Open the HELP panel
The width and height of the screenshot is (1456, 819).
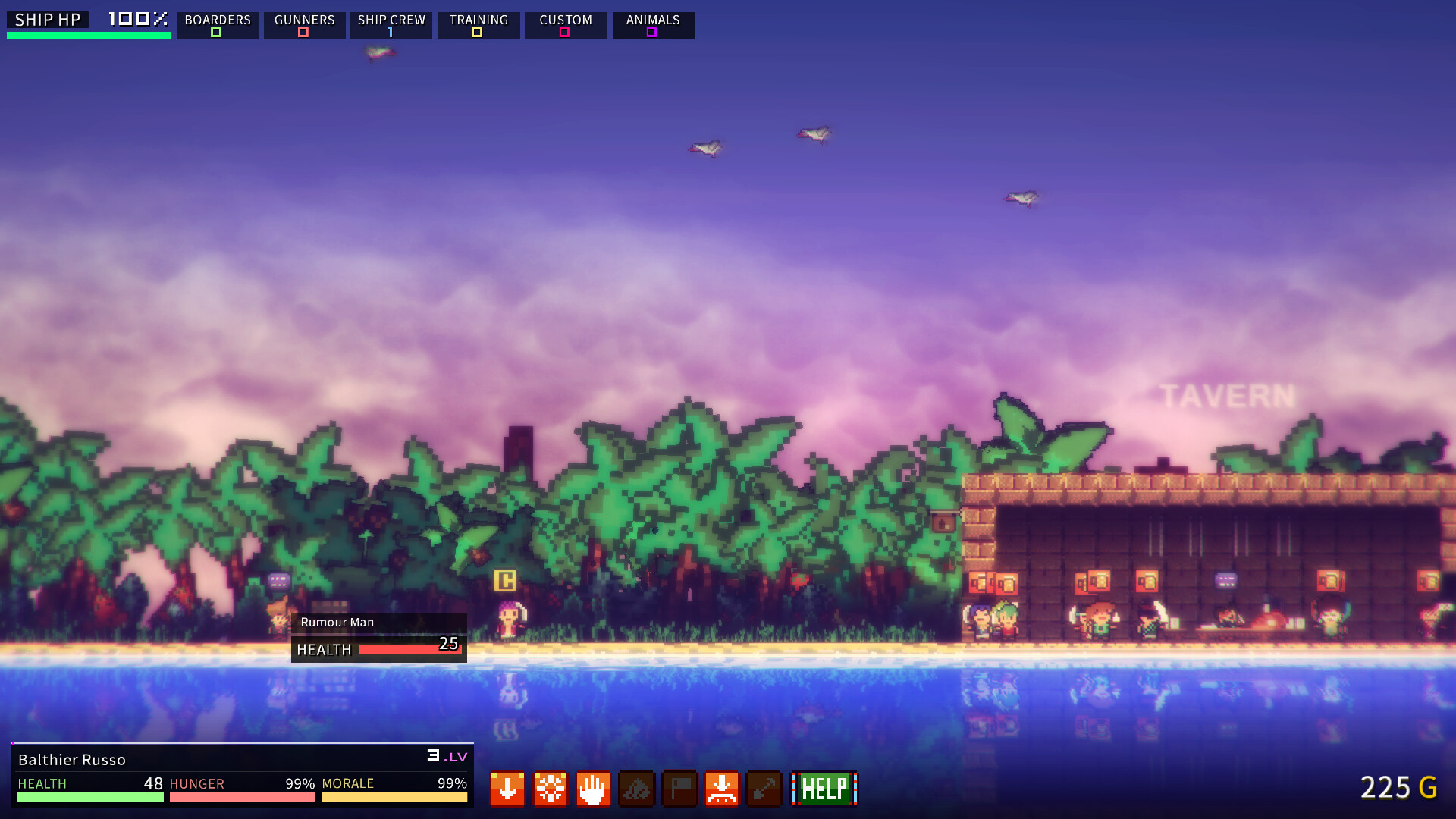click(824, 789)
